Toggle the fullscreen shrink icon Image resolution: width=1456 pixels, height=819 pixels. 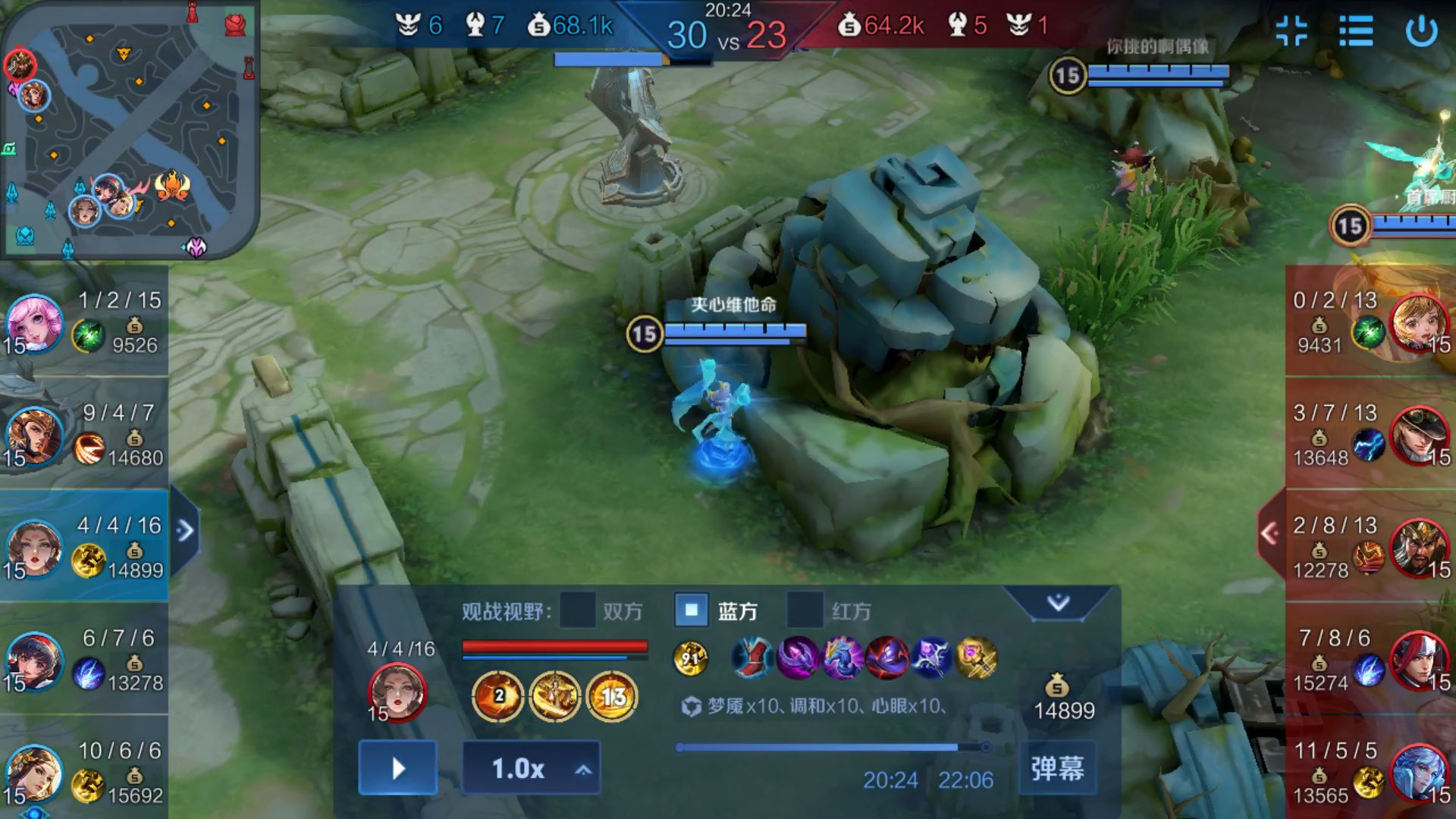coord(1291,32)
